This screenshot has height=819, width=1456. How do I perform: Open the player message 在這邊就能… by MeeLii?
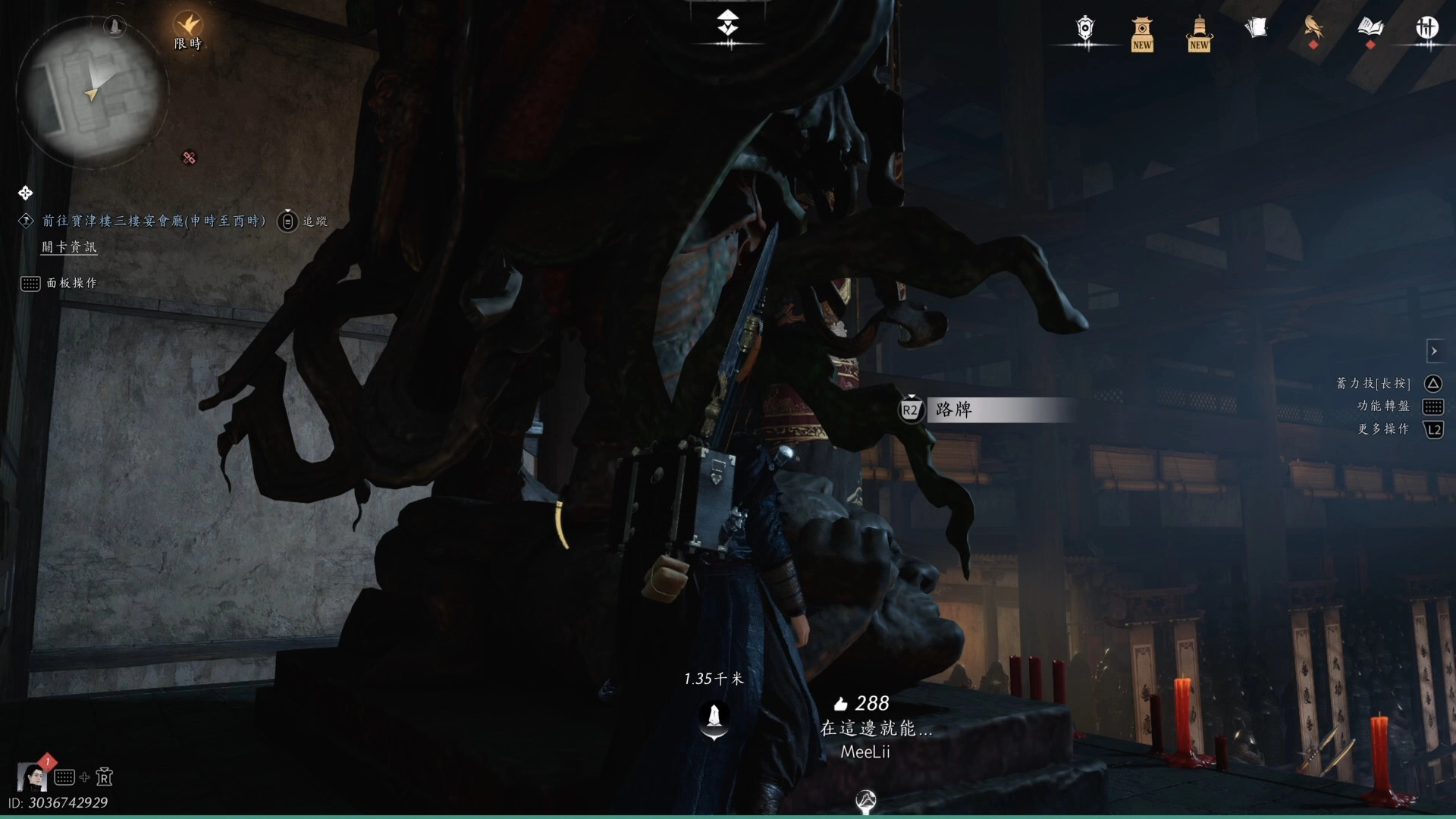point(875,728)
